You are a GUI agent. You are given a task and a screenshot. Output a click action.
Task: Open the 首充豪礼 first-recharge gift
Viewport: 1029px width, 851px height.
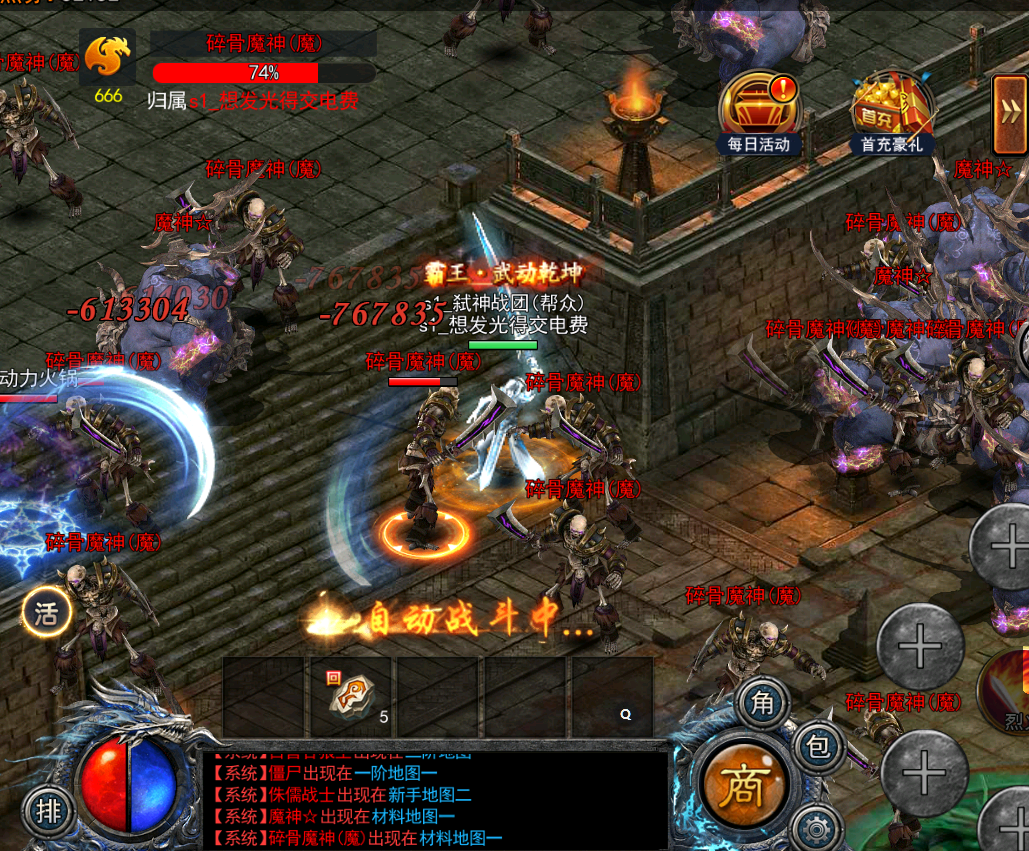tap(892, 112)
